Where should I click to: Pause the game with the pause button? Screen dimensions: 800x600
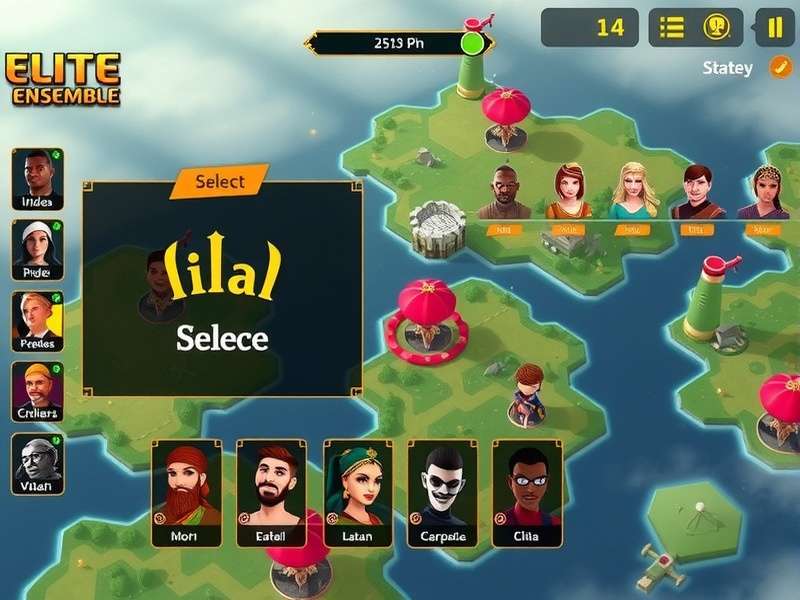[x=775, y=28]
